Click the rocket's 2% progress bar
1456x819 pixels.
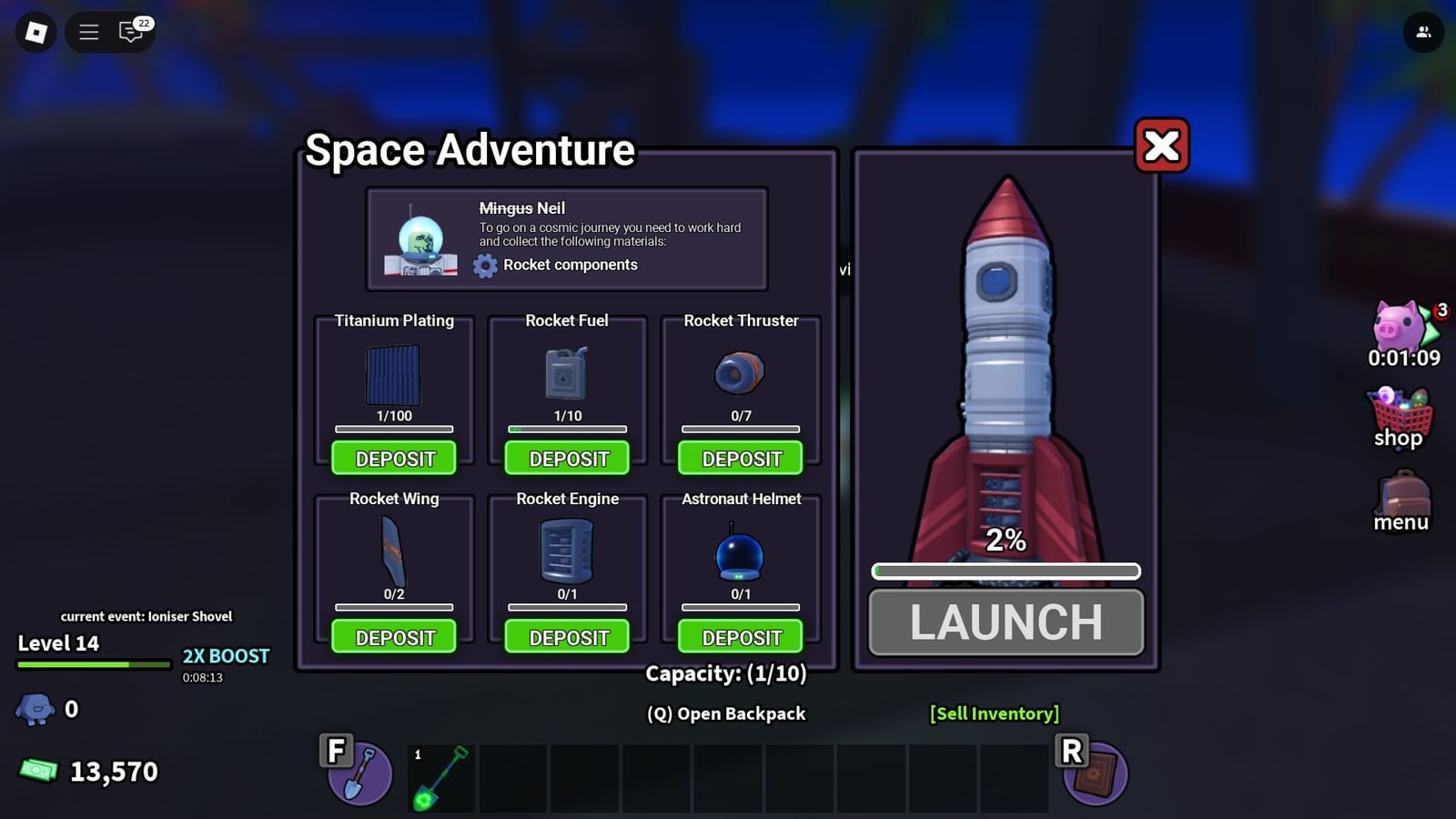[x=1006, y=571]
